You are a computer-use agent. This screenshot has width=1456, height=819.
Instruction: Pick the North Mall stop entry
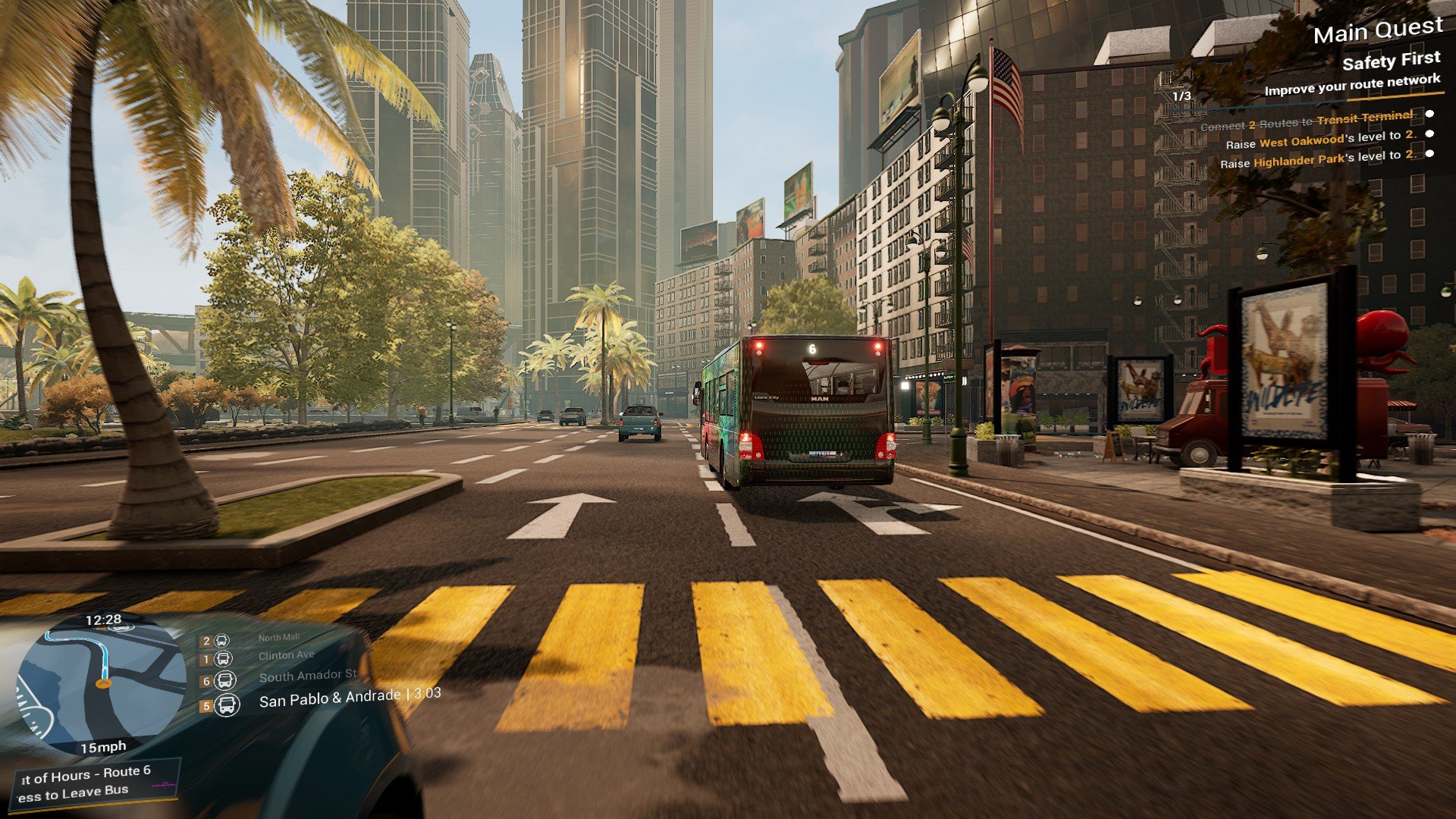(x=278, y=638)
